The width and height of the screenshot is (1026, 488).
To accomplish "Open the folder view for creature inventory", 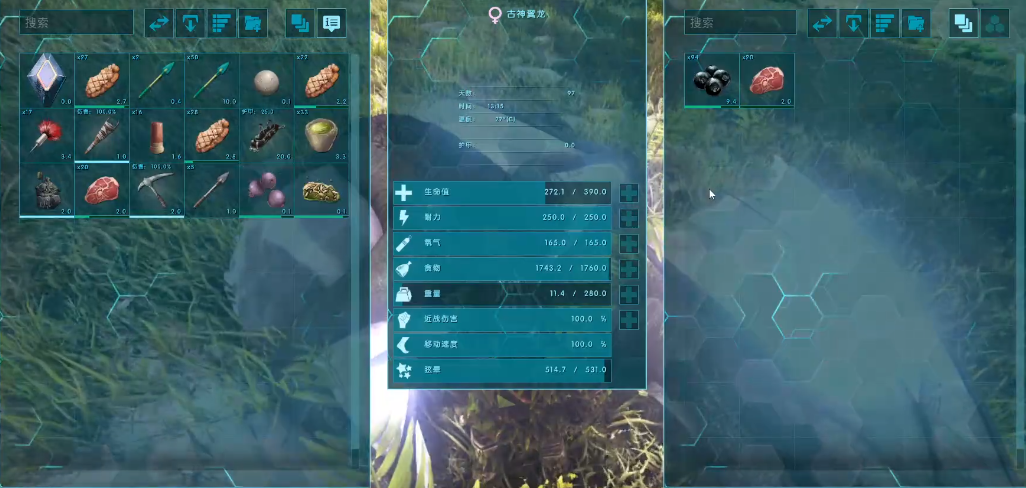I will click(915, 22).
